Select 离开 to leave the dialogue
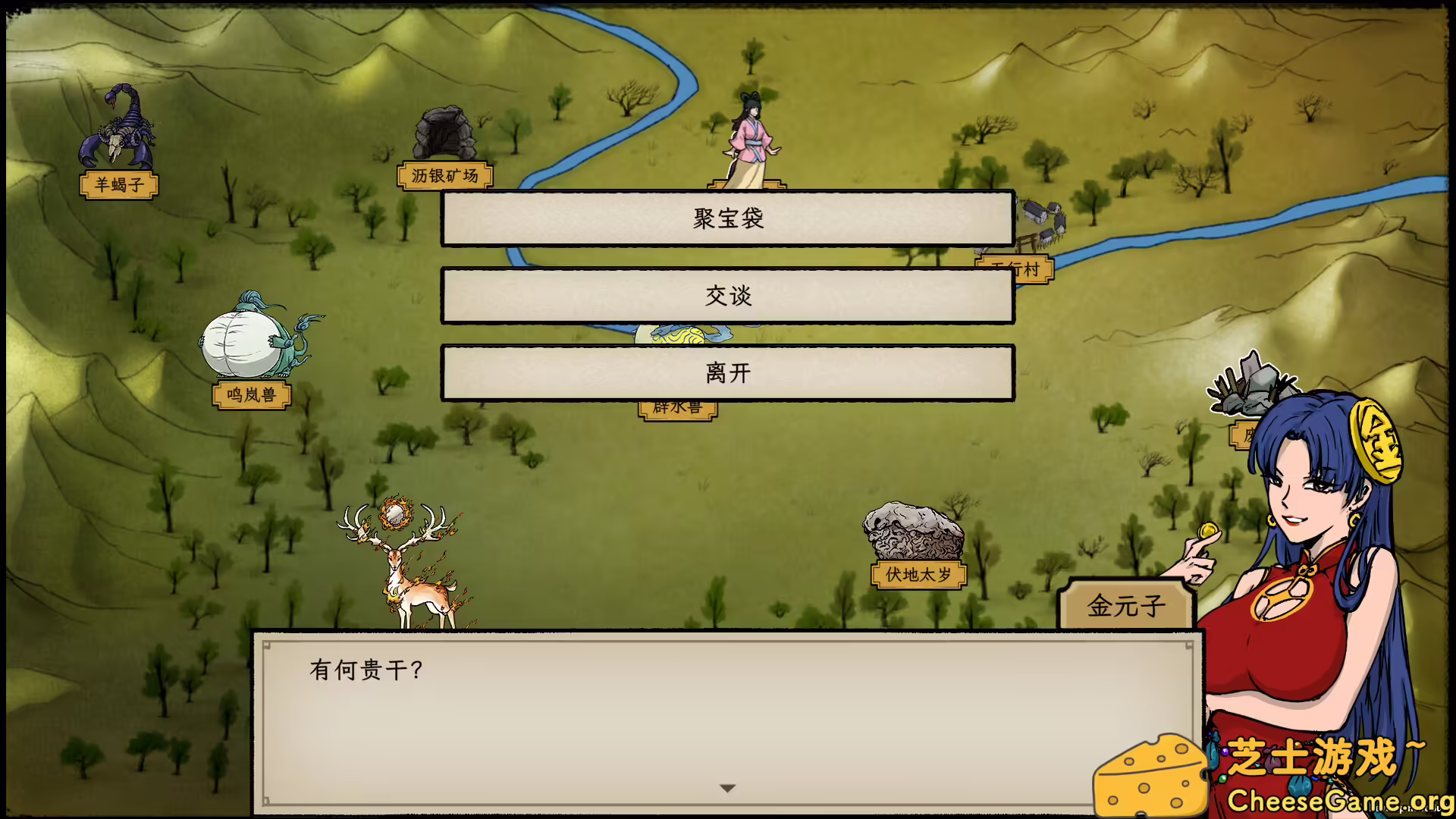 tap(728, 373)
